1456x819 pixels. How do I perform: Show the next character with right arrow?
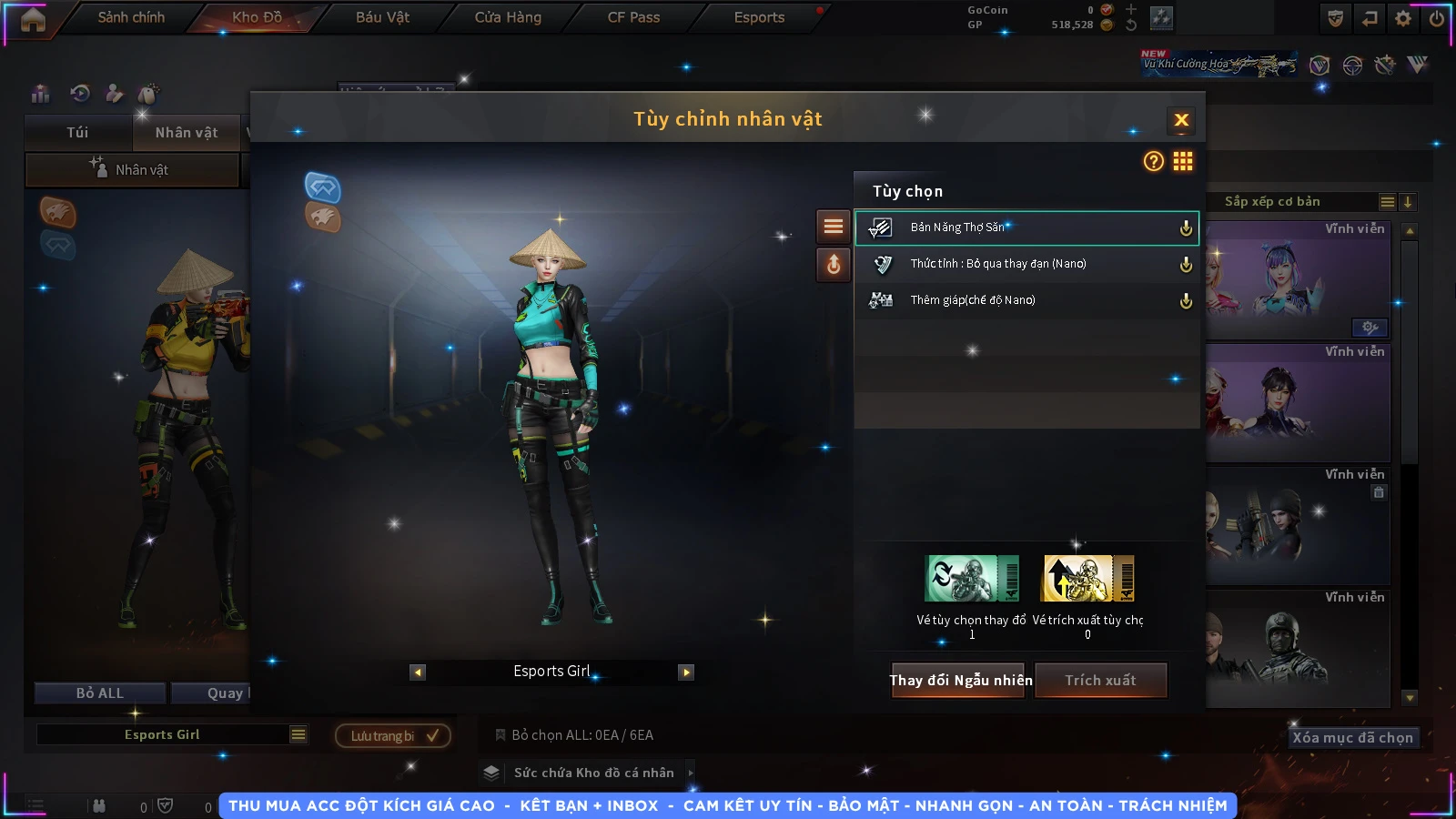pyautogui.click(x=686, y=672)
